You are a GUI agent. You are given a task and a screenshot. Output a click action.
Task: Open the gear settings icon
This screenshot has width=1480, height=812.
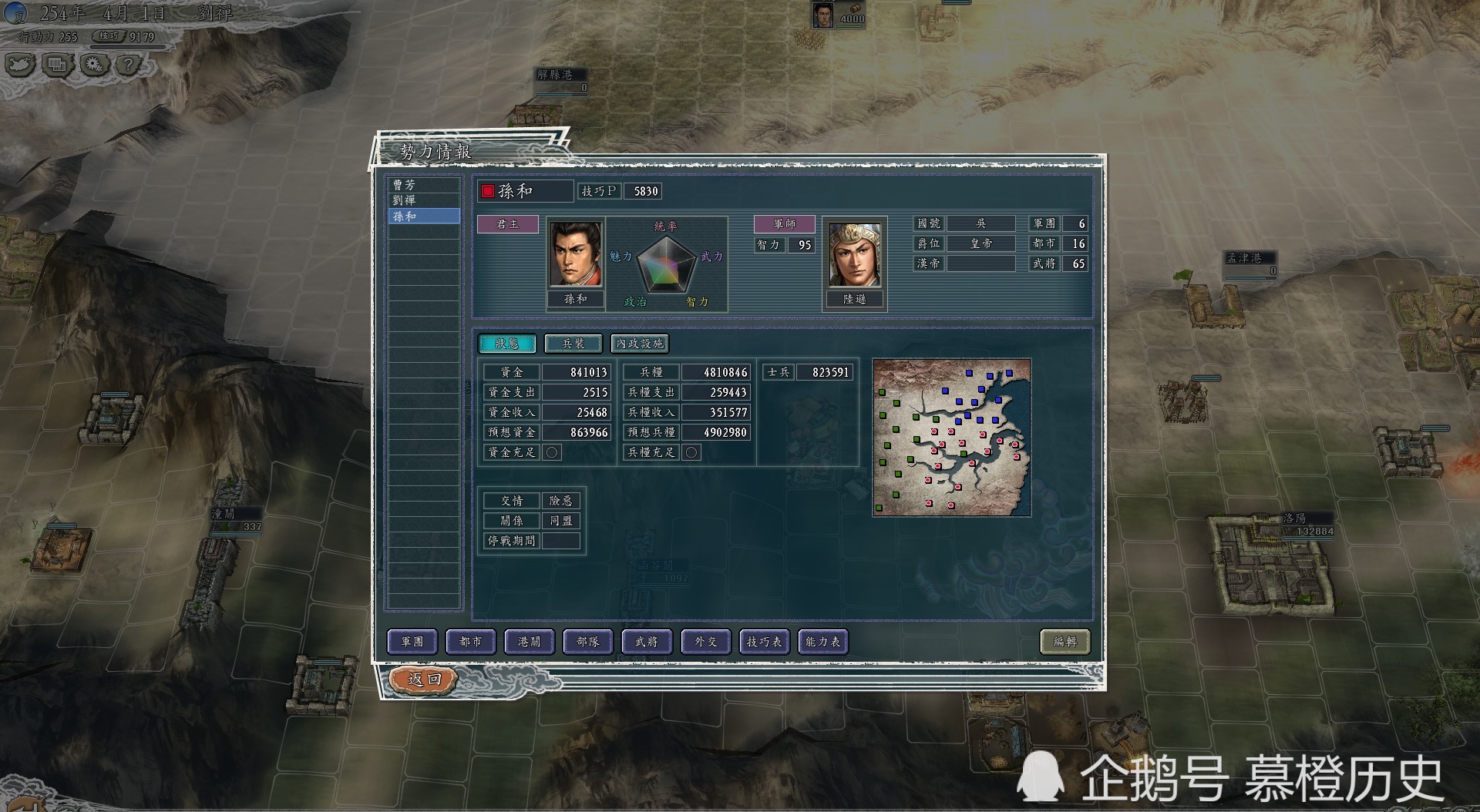(94, 65)
